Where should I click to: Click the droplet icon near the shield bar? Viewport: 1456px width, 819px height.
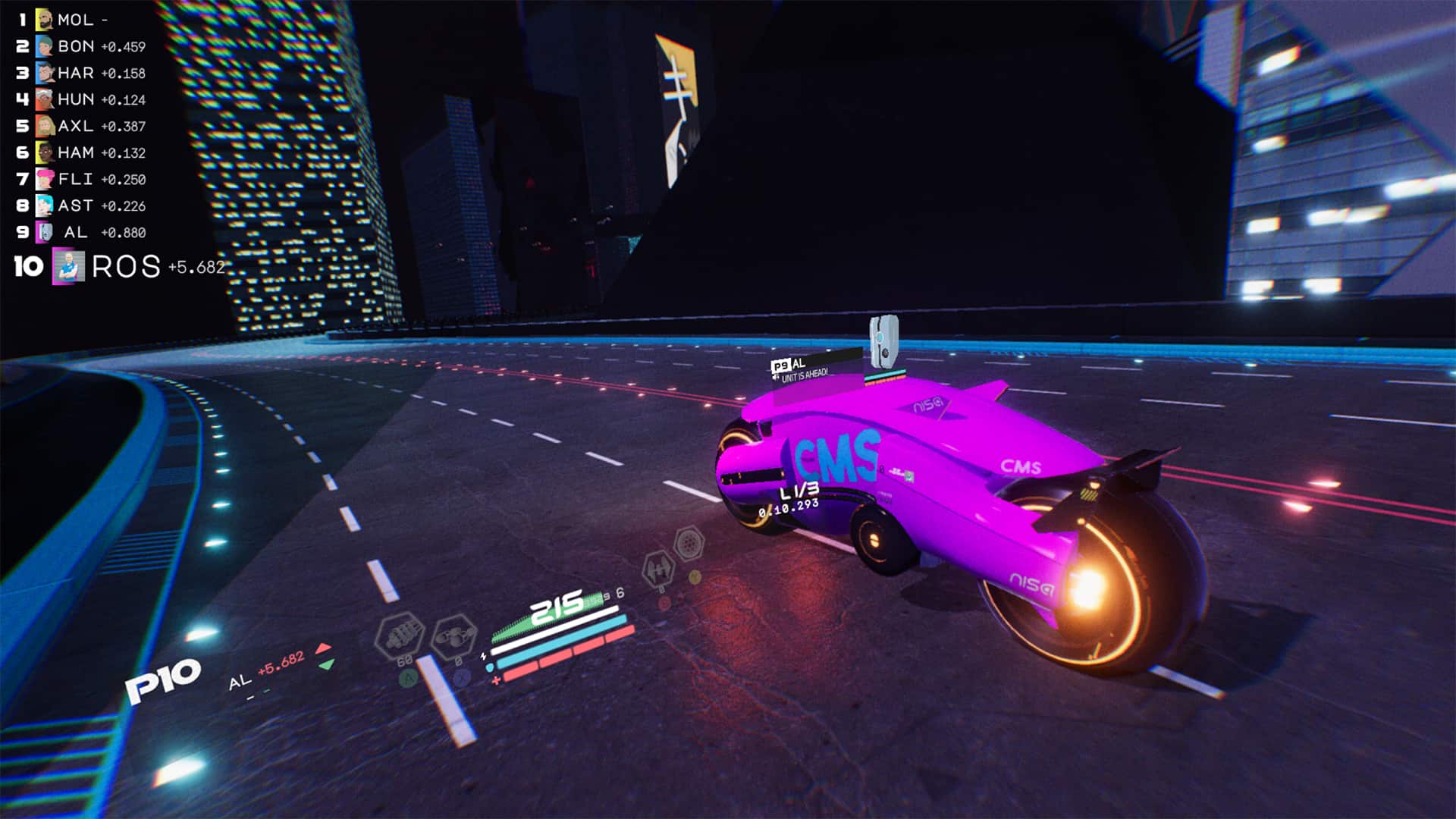tap(490, 667)
